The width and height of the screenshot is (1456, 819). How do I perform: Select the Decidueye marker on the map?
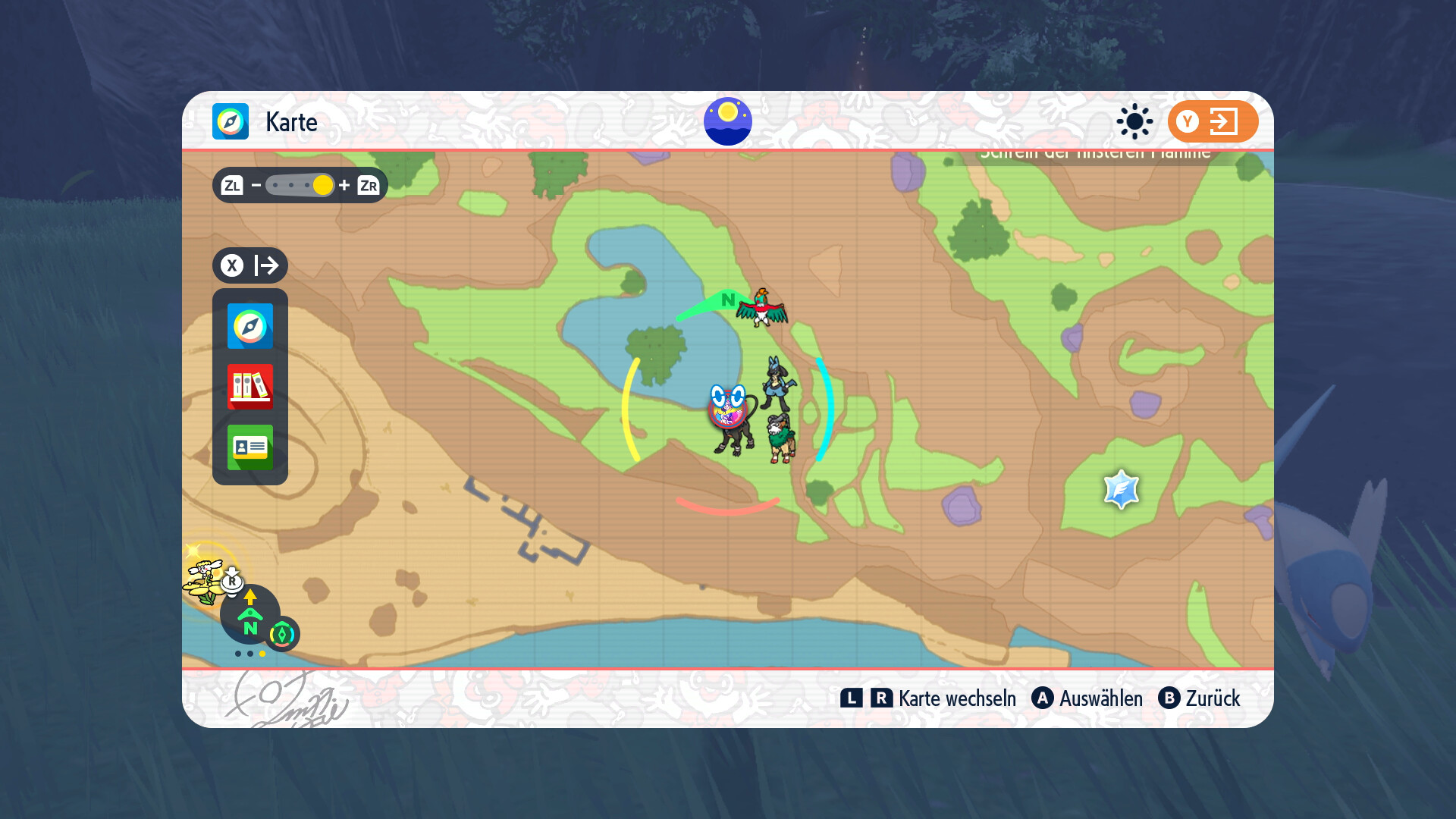pyautogui.click(x=780, y=438)
